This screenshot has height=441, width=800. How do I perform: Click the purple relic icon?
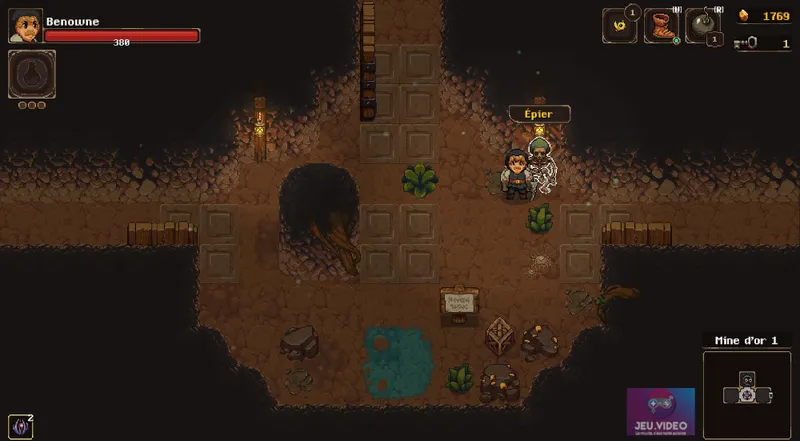(19, 426)
